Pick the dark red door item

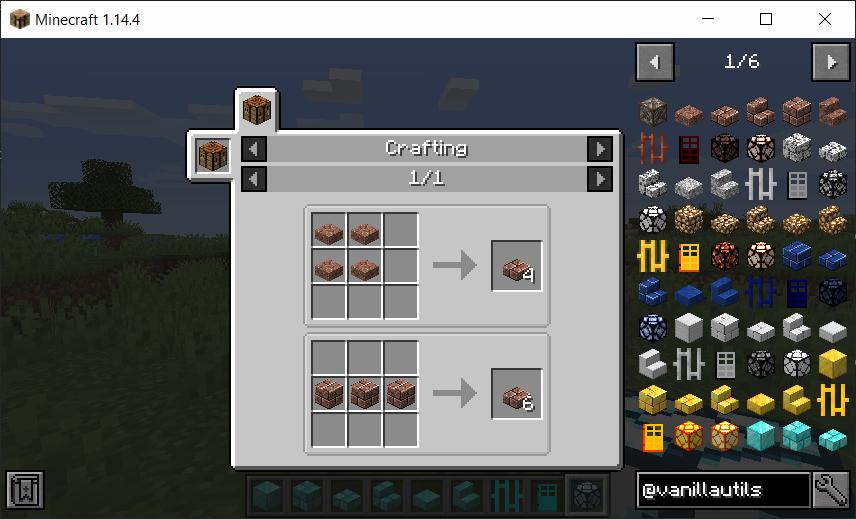click(x=689, y=149)
